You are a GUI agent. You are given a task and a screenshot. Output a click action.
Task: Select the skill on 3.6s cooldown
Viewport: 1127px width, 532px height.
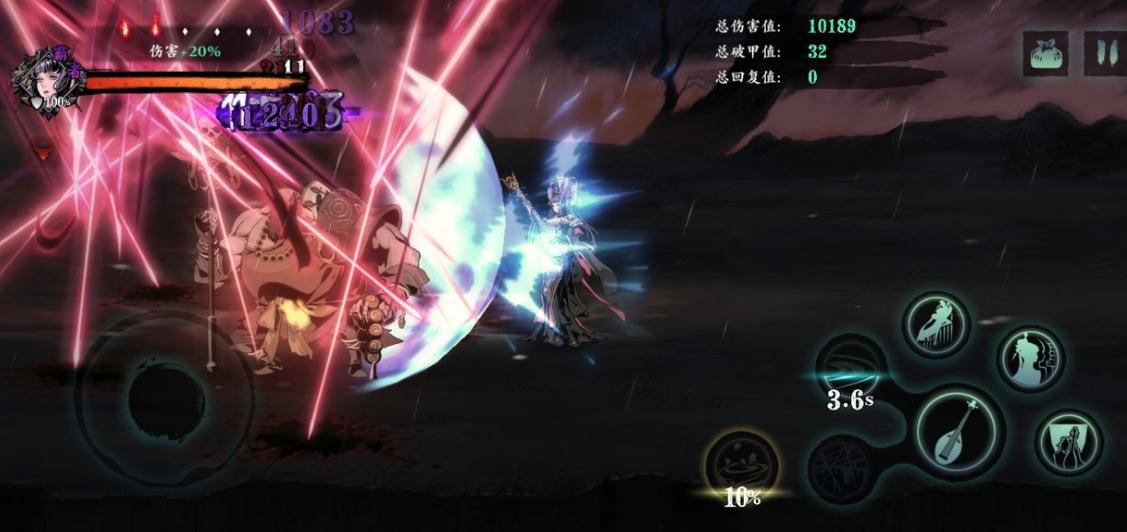pos(851,370)
